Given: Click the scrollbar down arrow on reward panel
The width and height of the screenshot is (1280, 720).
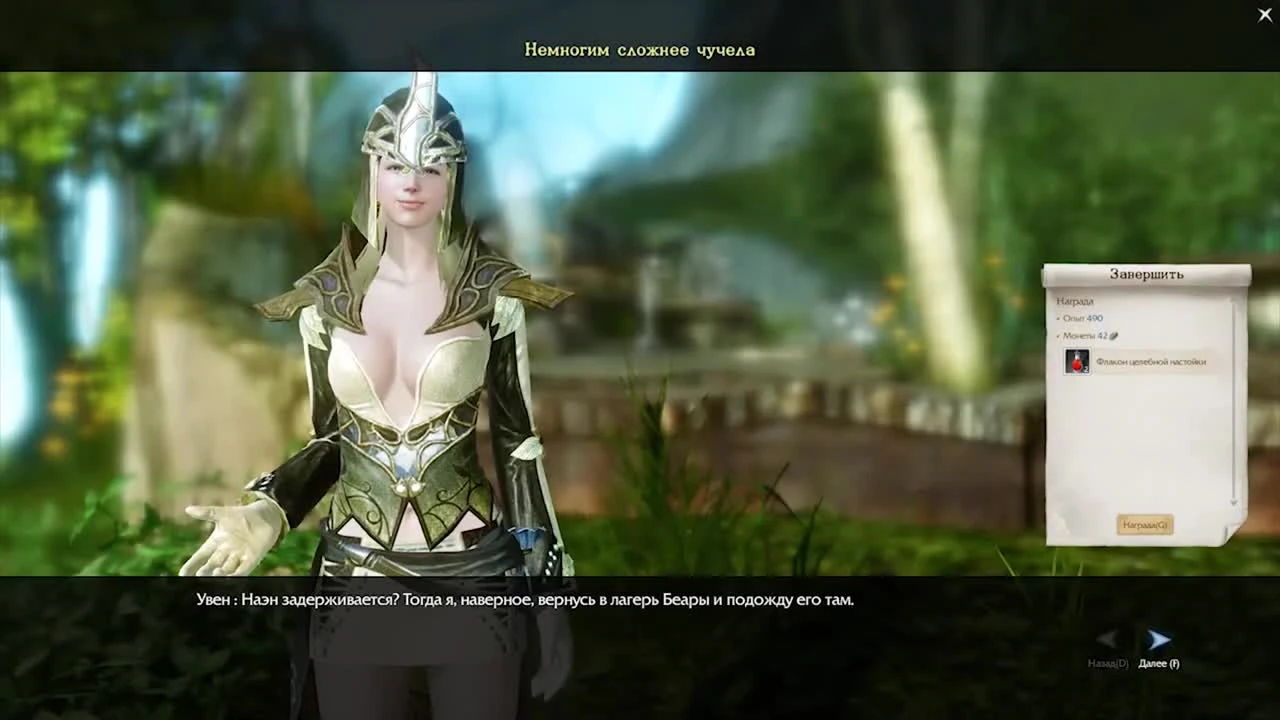Looking at the screenshot, I should point(1232,501).
